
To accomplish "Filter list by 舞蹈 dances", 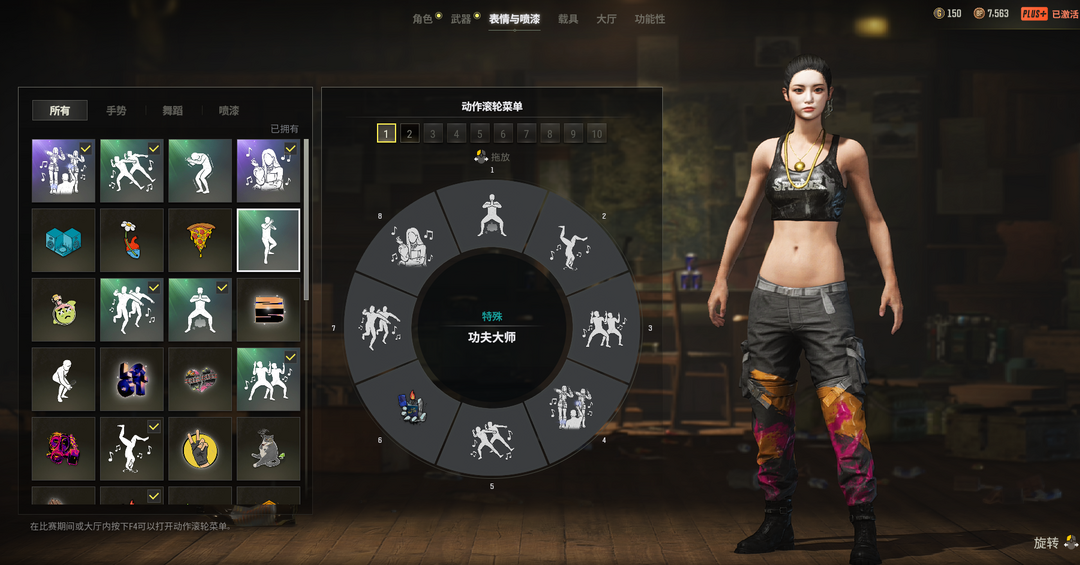I will (x=173, y=111).
